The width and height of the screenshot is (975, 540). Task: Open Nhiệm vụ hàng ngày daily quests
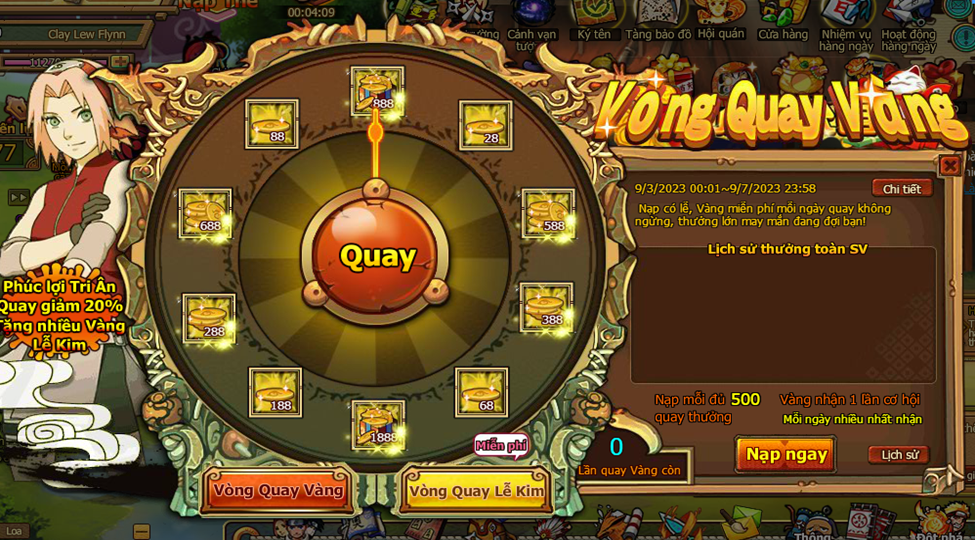846,24
